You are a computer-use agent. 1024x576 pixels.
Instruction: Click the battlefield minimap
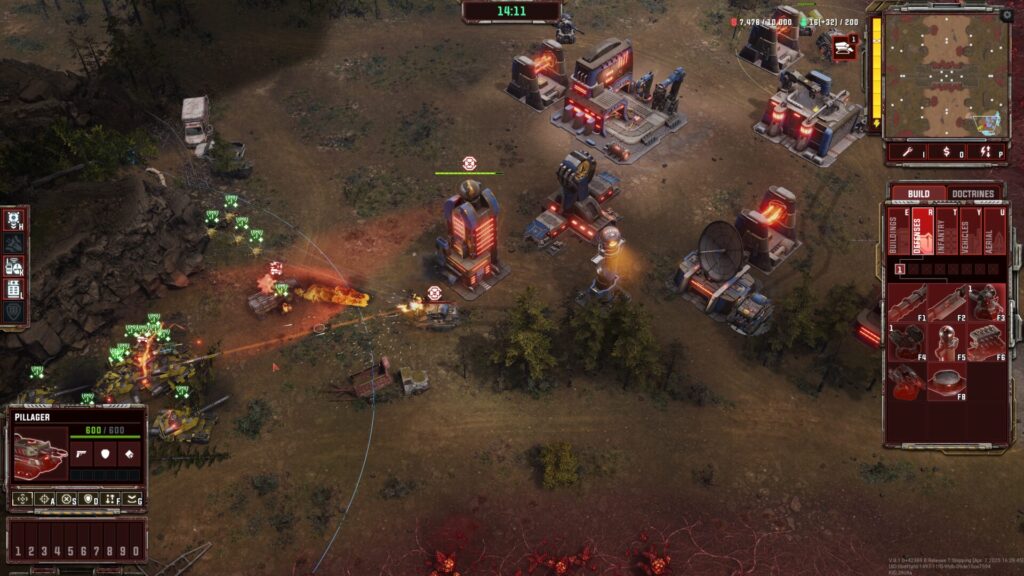coord(946,75)
